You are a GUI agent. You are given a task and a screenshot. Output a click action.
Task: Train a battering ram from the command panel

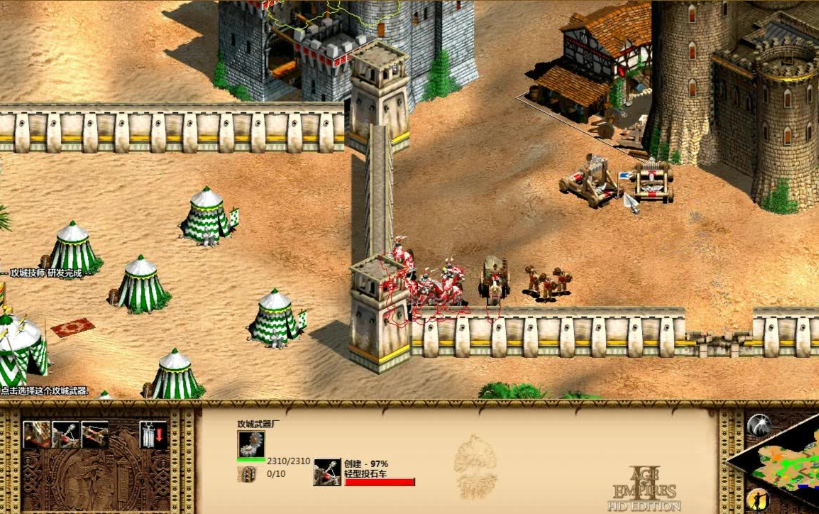(36, 434)
